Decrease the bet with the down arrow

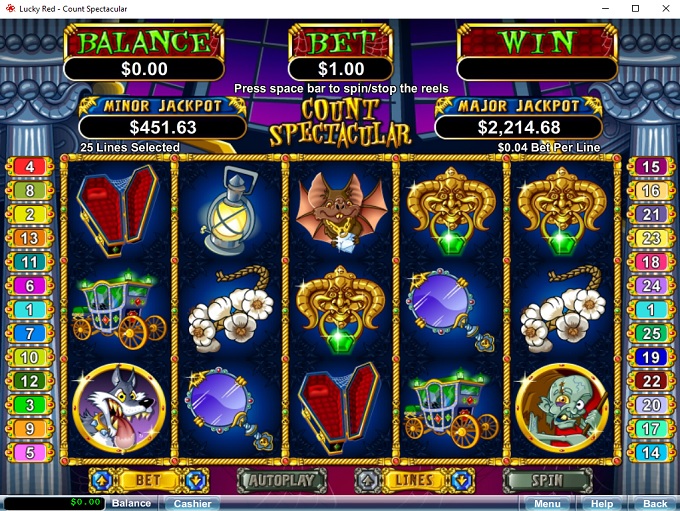[197, 480]
